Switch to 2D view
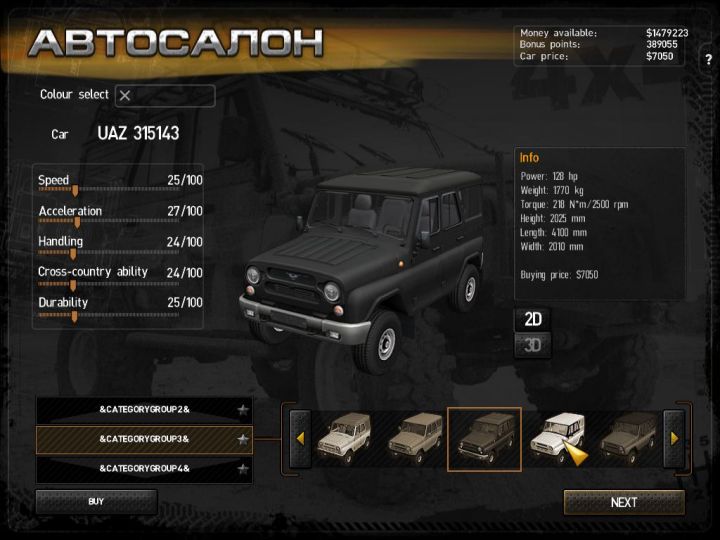This screenshot has width=720, height=540. tap(533, 319)
